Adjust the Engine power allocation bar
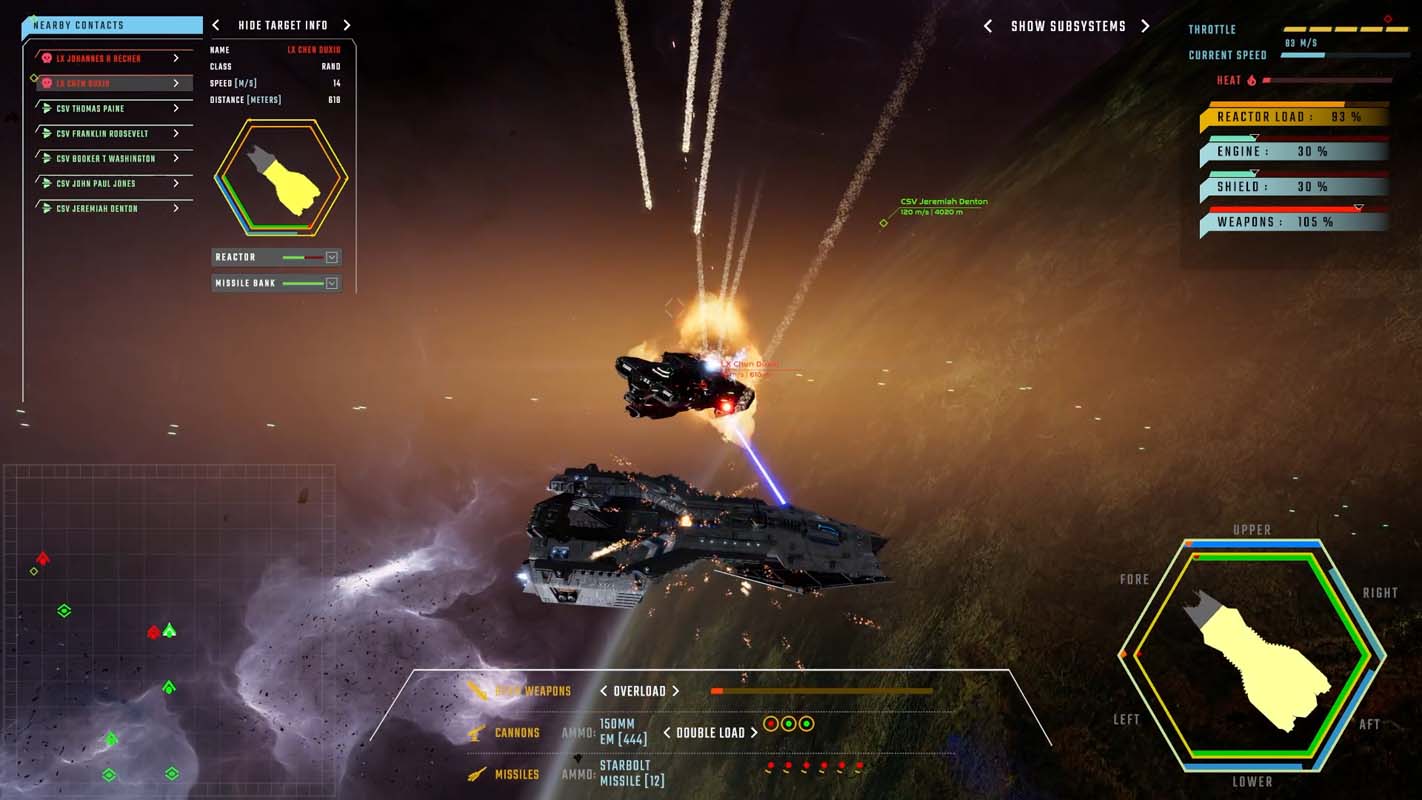The height and width of the screenshot is (800, 1422). click(x=1297, y=152)
